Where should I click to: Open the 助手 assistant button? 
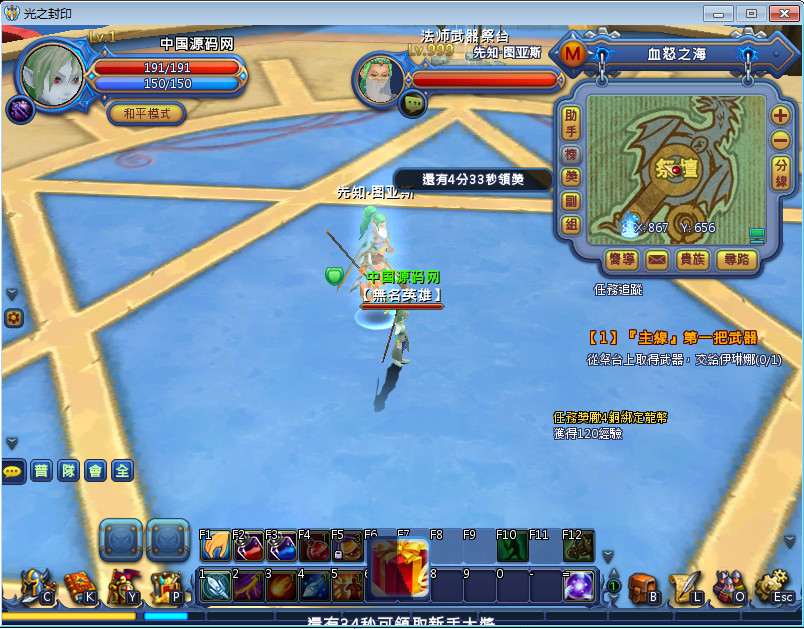coord(571,124)
